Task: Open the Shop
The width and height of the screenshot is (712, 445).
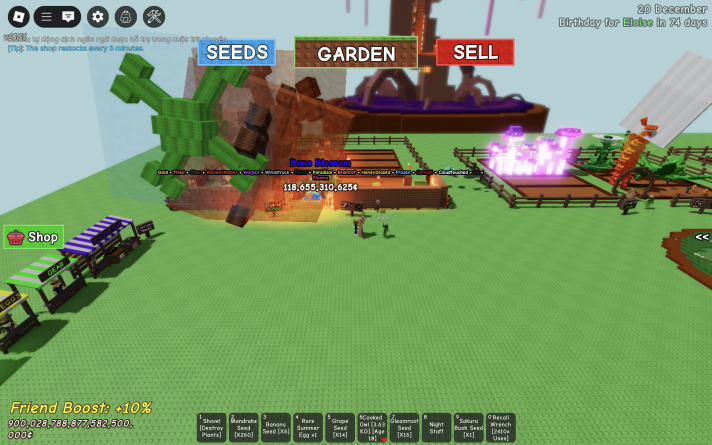Action: point(33,237)
